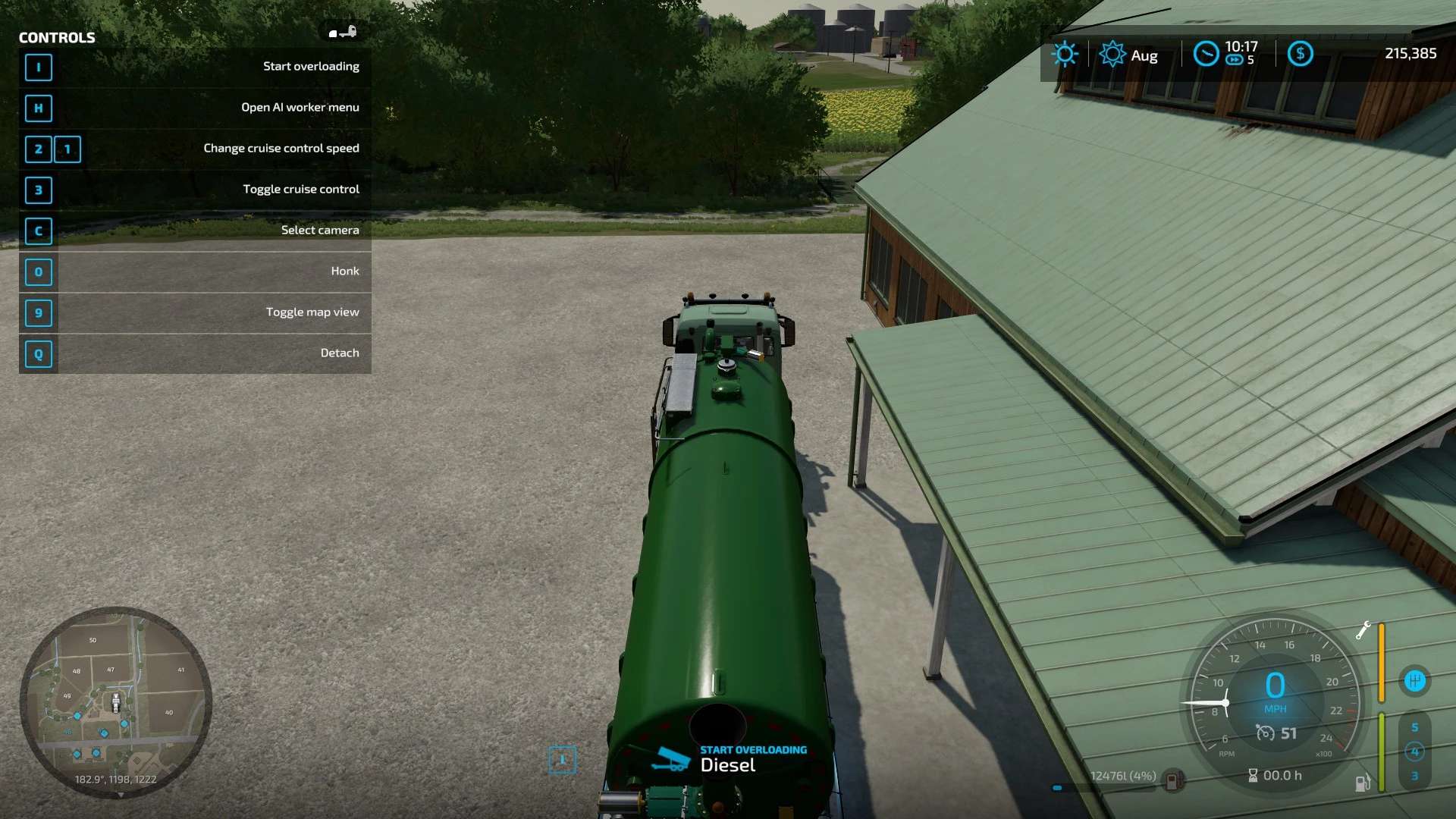
Task: Click the sunny weather forecast icon
Action: [1064, 54]
